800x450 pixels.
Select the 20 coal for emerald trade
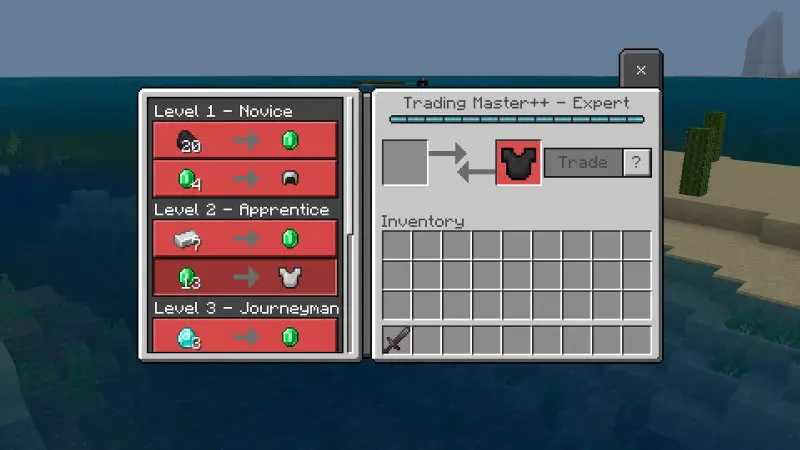244,140
